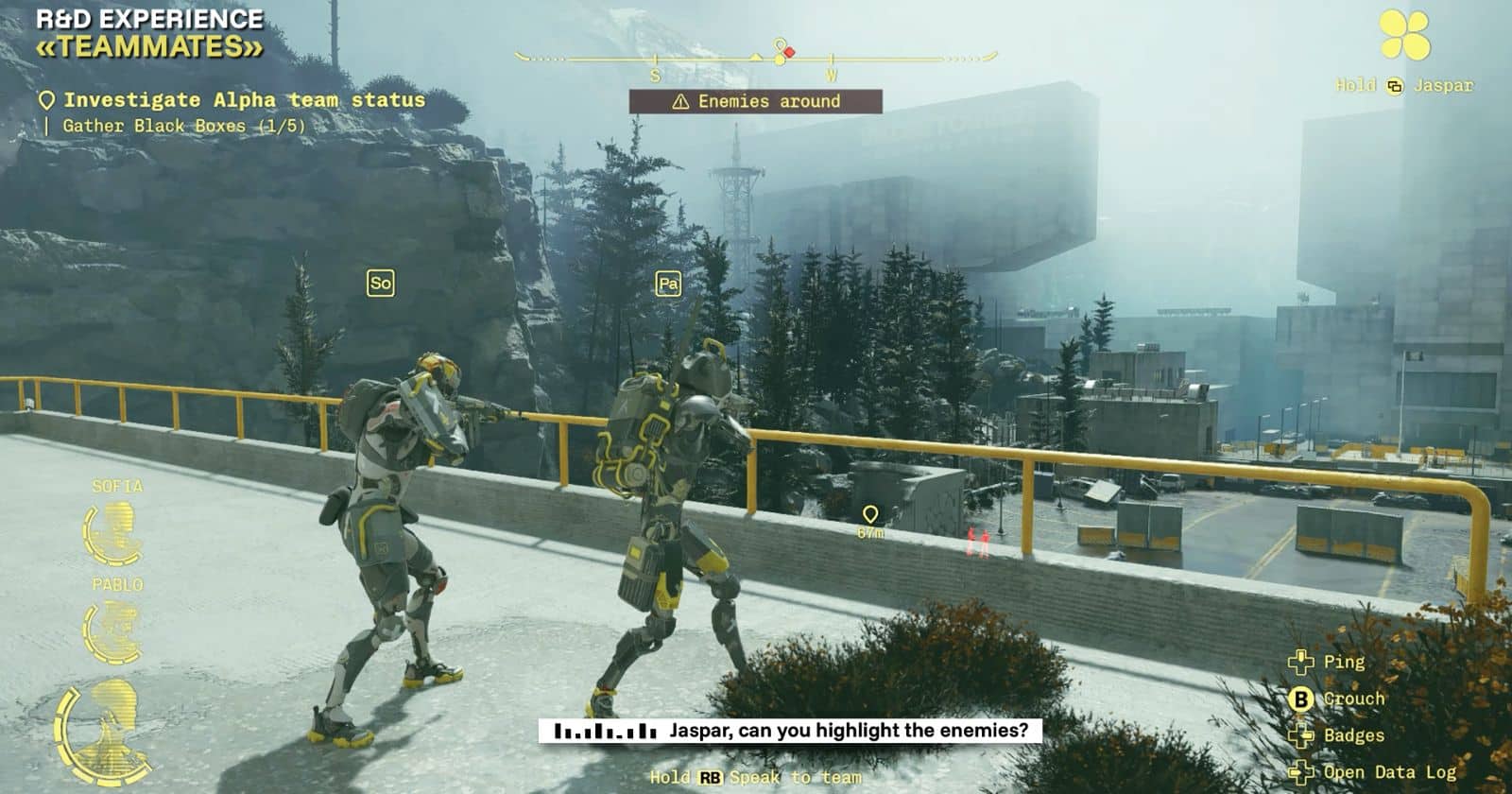Click the yellow four-petal Jaspar icon
Viewport: 1512px width, 794px height.
click(x=1404, y=36)
